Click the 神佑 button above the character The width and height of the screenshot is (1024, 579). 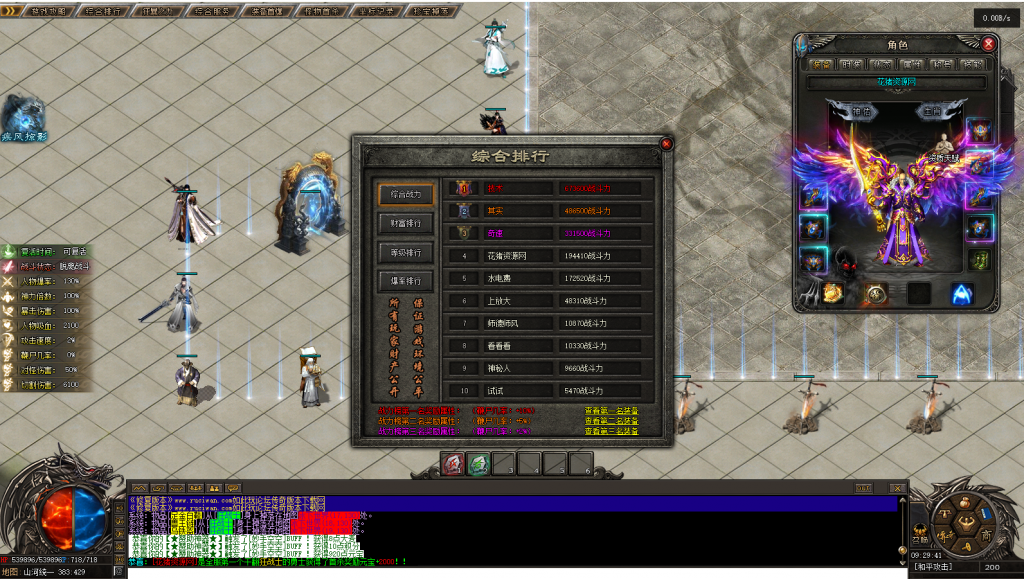[862, 112]
